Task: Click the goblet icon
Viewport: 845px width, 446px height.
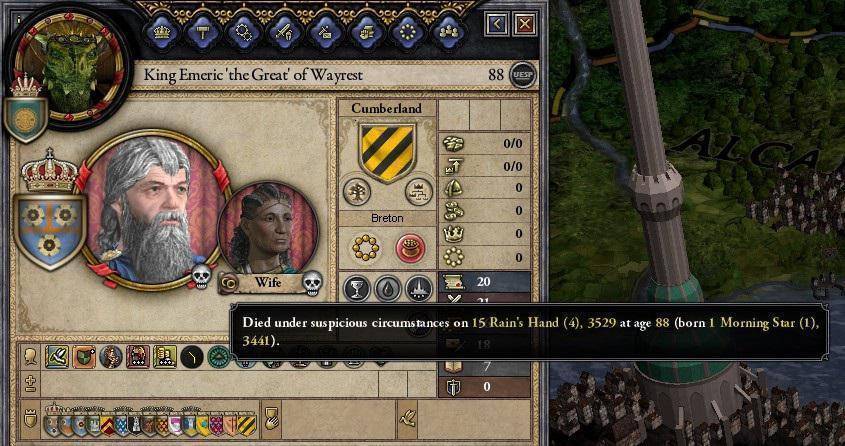Action: (x=357, y=288)
